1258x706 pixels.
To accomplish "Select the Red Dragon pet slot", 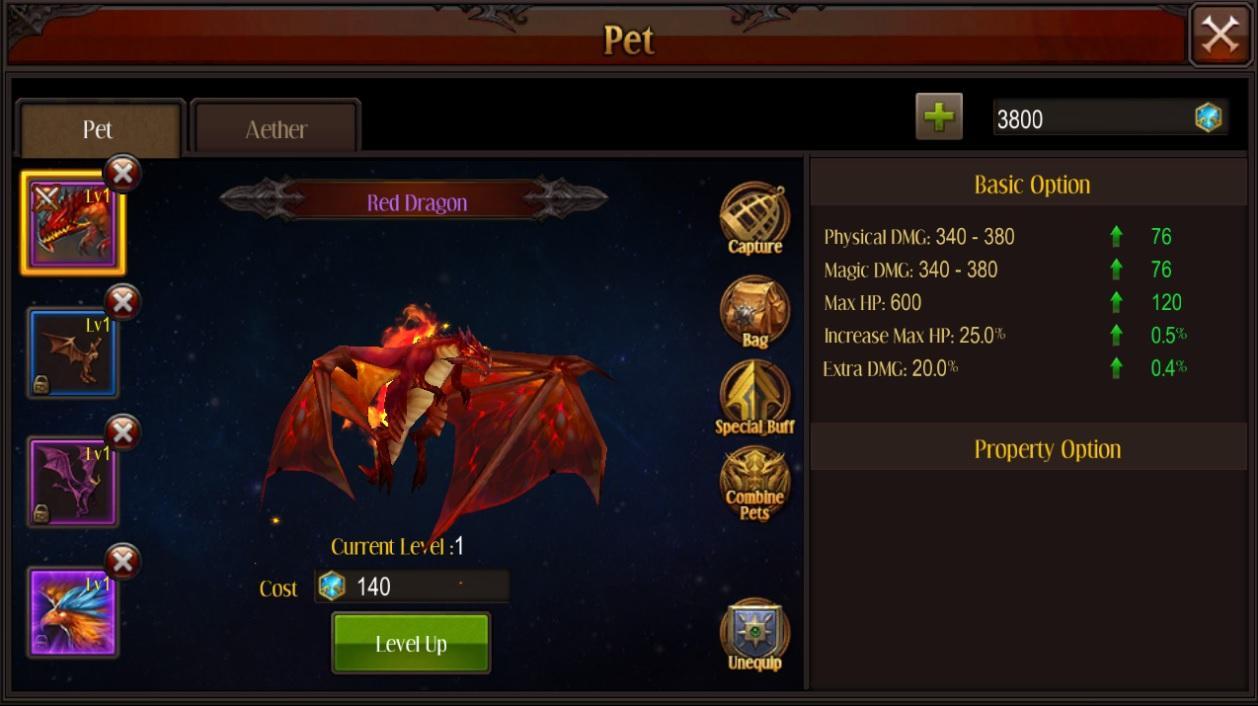I will [73, 224].
